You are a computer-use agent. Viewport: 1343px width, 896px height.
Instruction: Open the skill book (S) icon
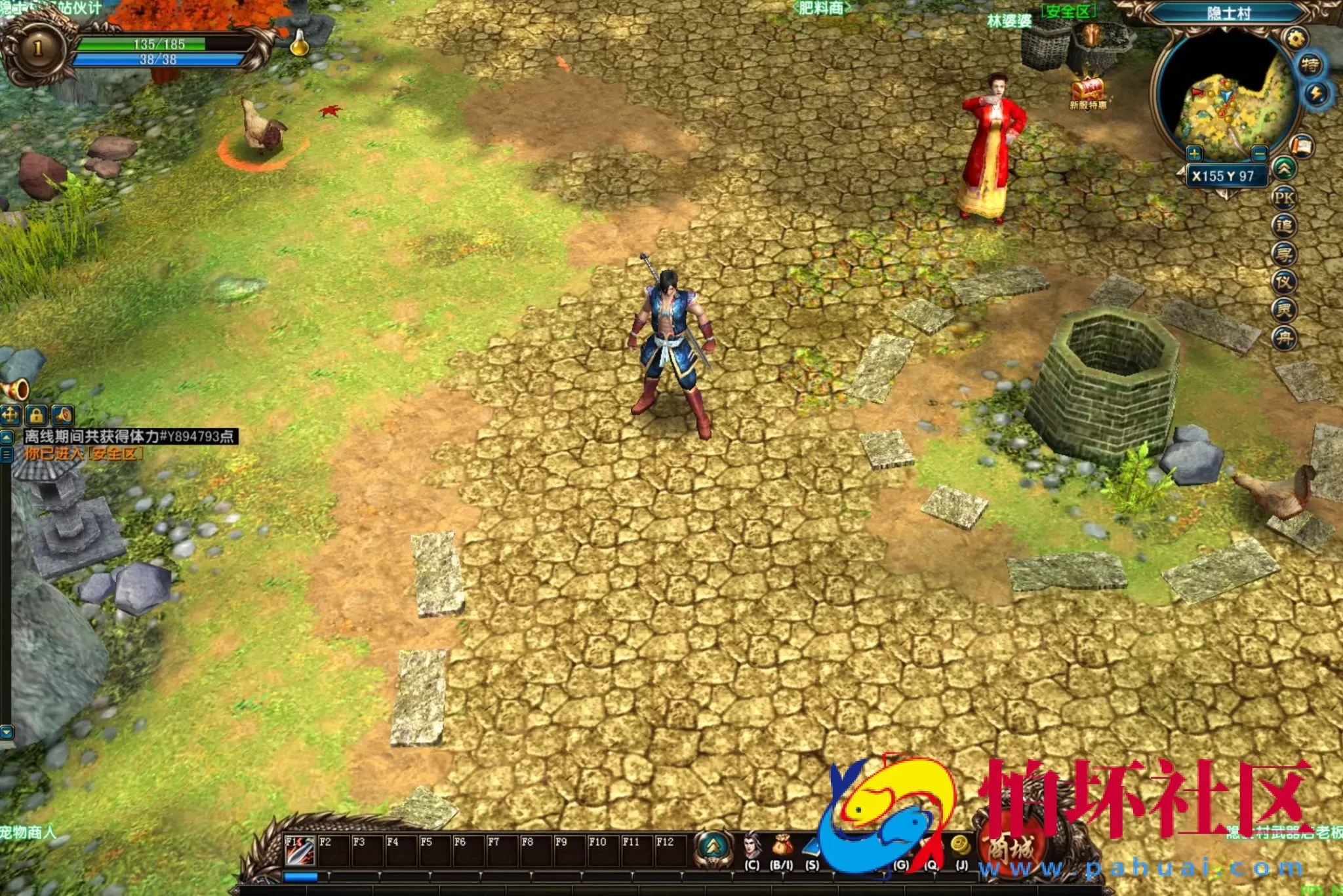tap(811, 844)
